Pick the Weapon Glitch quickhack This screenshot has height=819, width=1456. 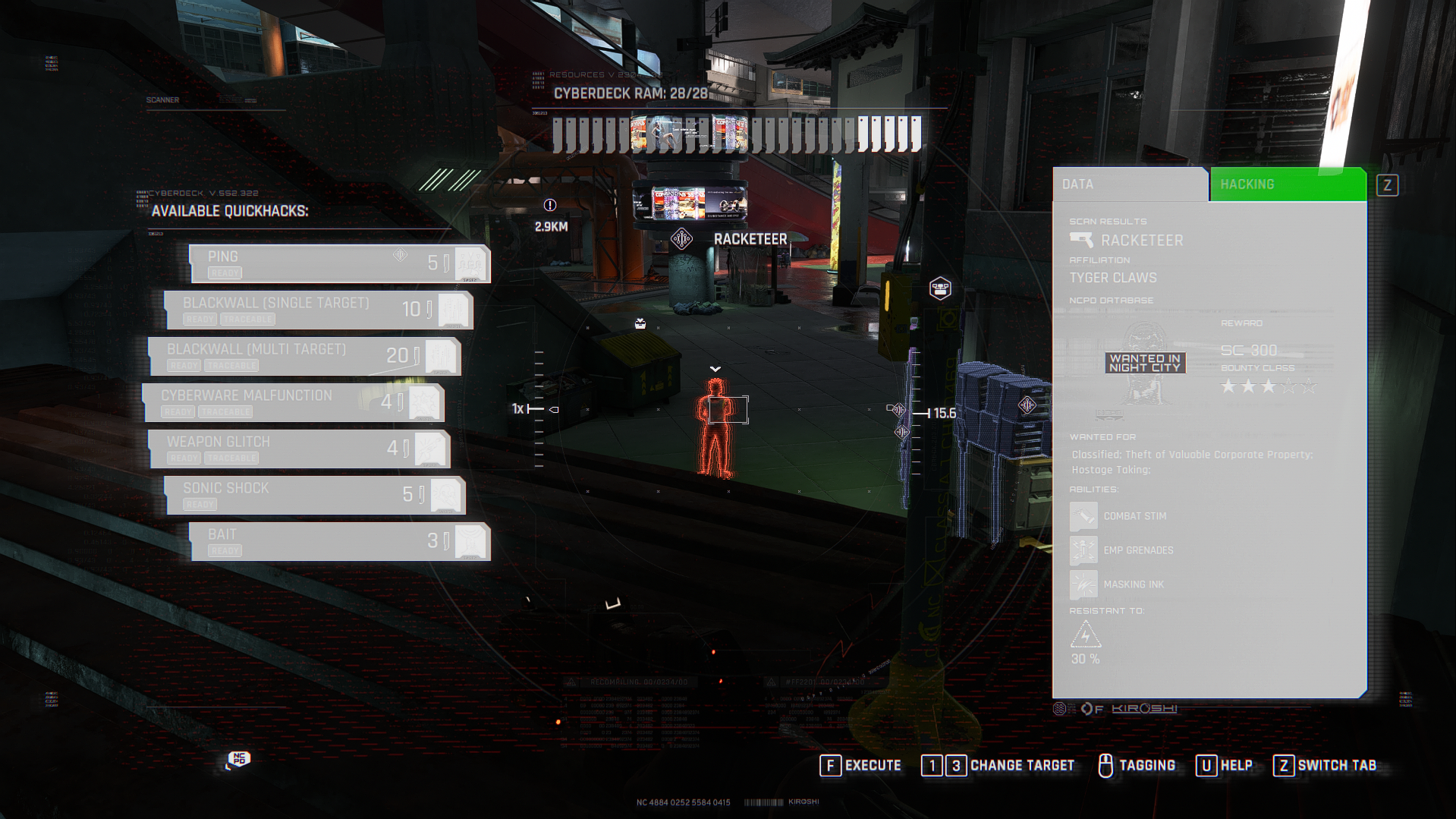(299, 449)
